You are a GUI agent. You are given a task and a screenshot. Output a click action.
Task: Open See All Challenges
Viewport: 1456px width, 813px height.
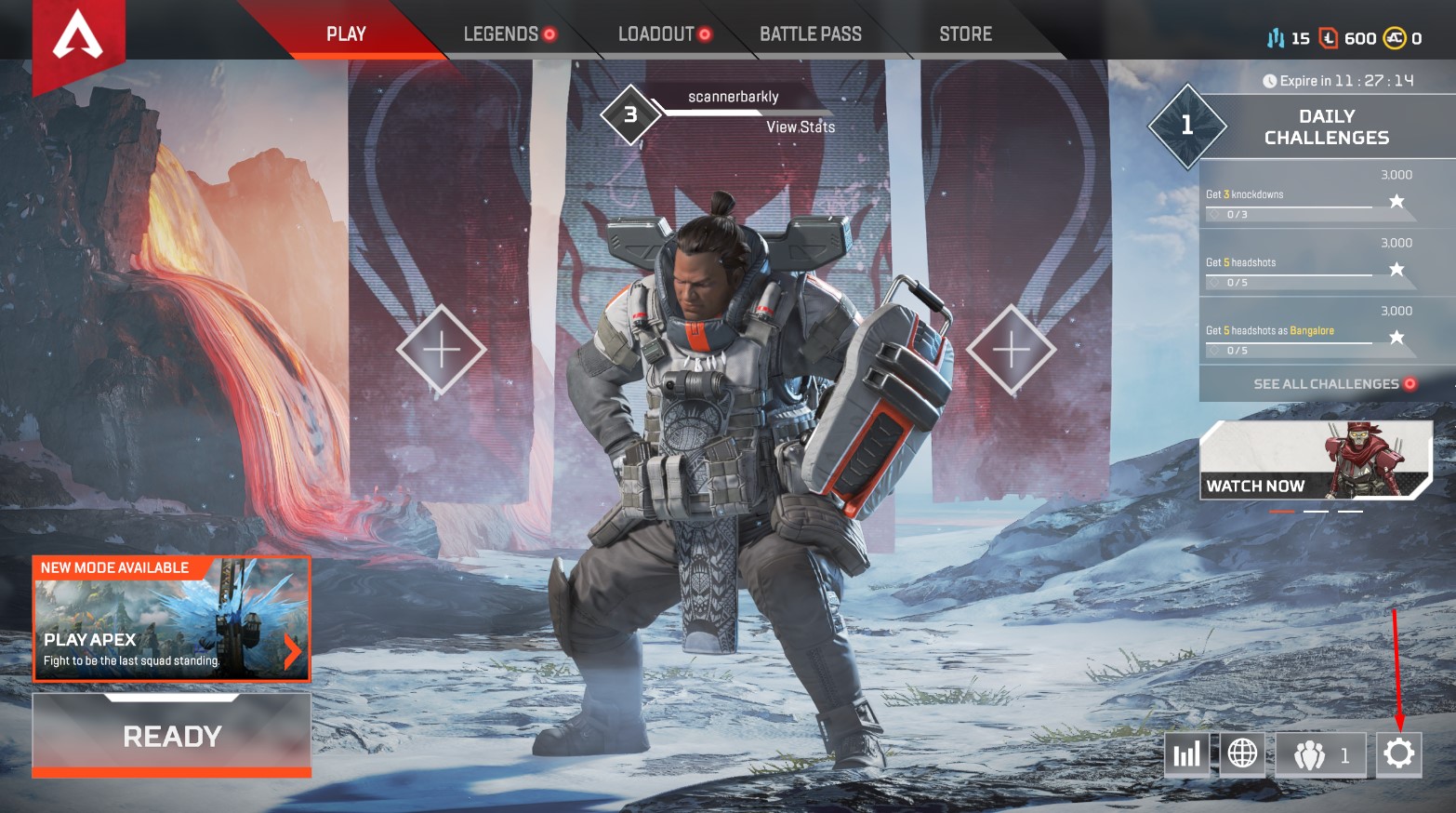(1324, 383)
